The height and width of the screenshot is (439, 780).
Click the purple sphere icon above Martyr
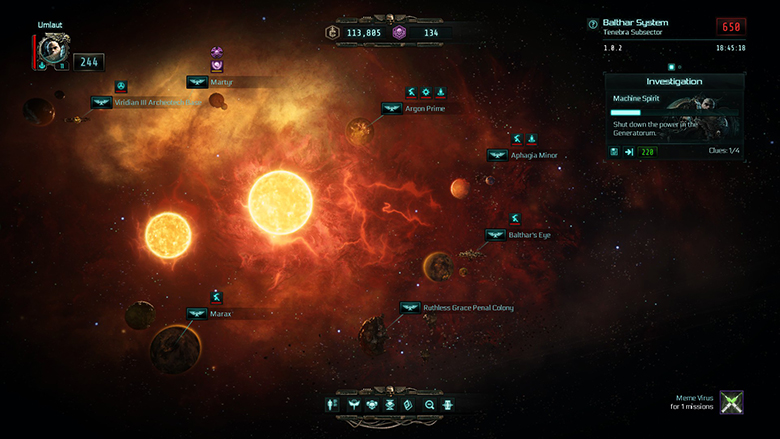click(216, 53)
